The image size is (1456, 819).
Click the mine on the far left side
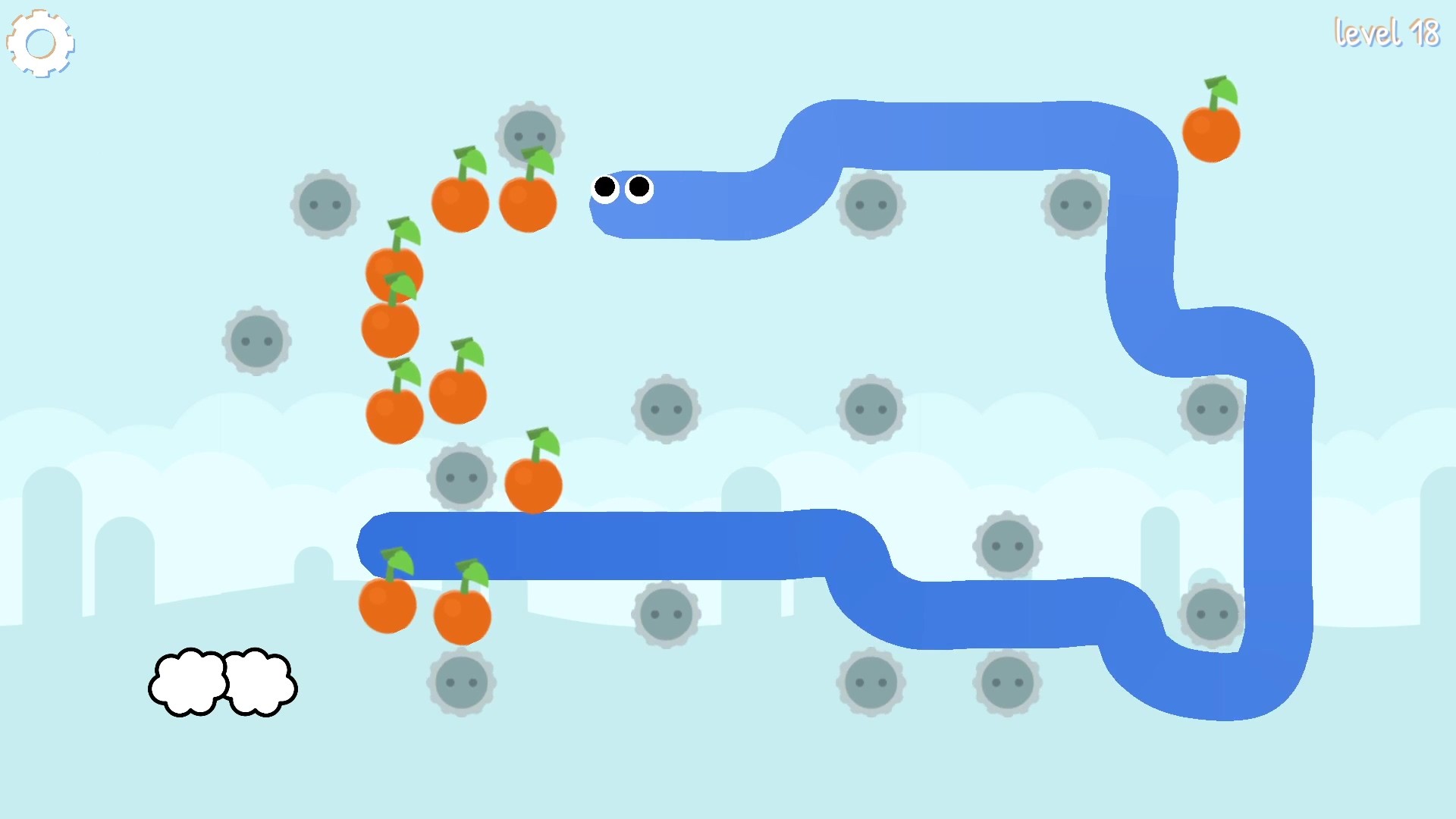(x=256, y=340)
